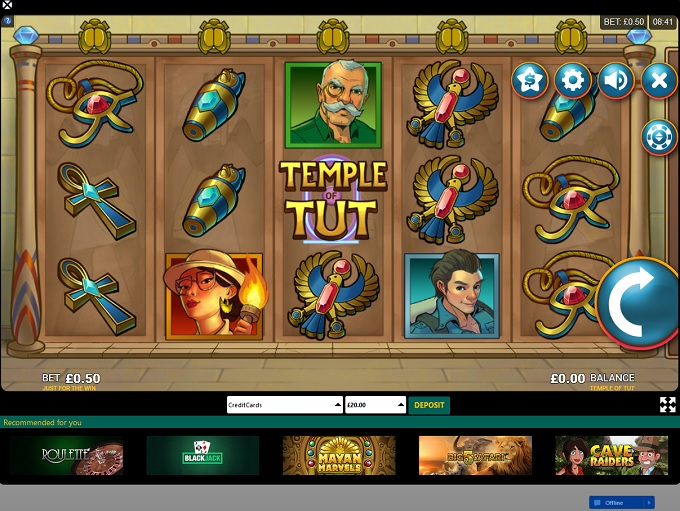
Task: Open the Roulette recommended game
Action: coord(67,455)
